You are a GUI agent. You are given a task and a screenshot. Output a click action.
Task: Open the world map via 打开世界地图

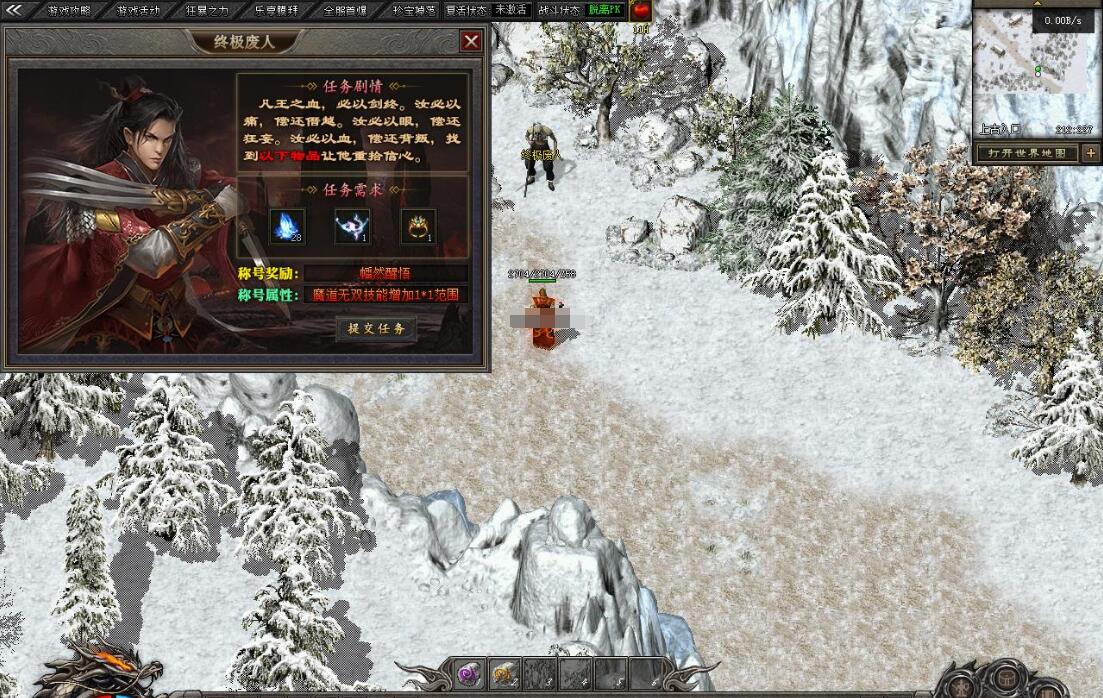(1026, 153)
